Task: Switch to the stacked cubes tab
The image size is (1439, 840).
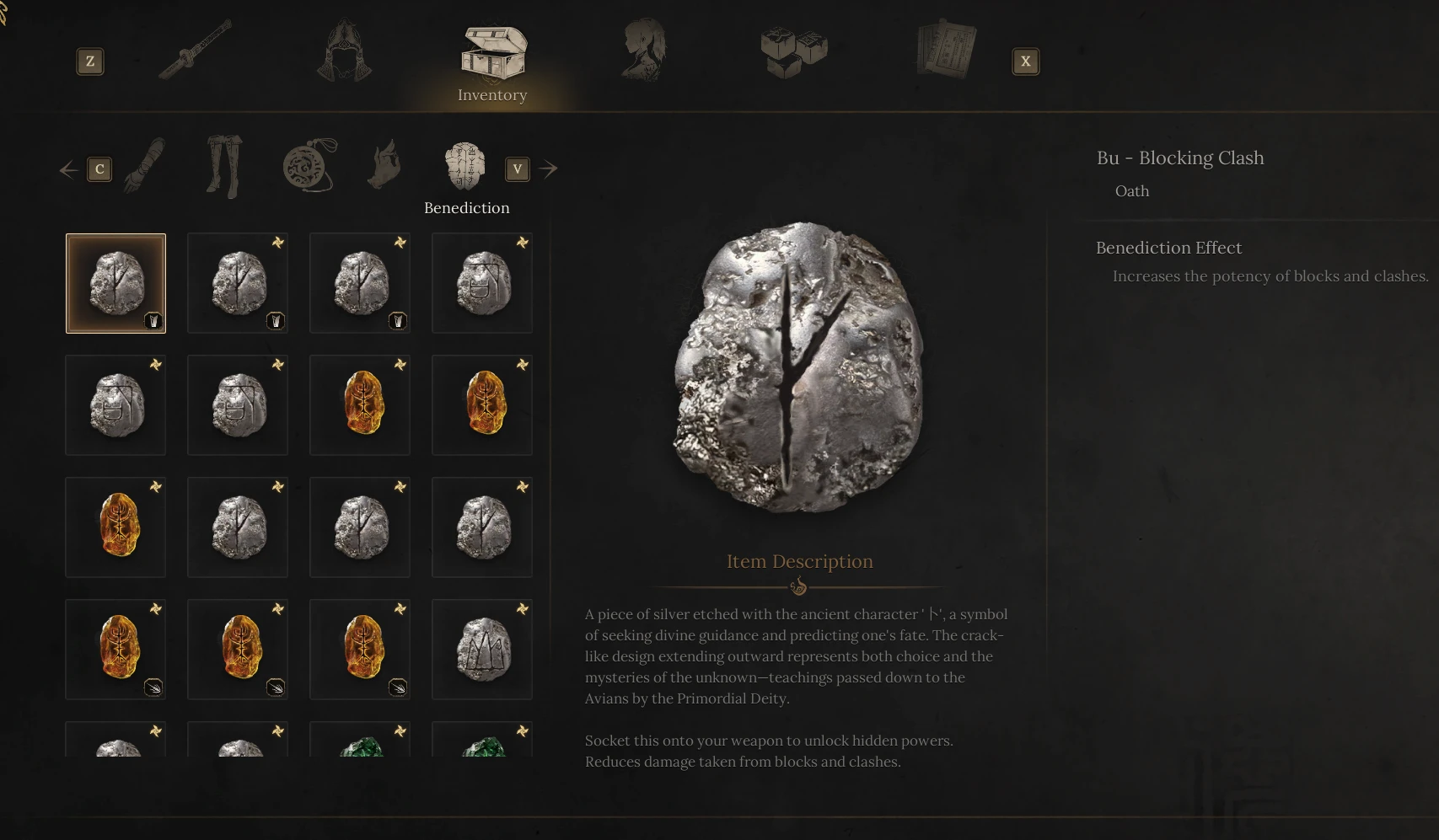Action: (793, 52)
